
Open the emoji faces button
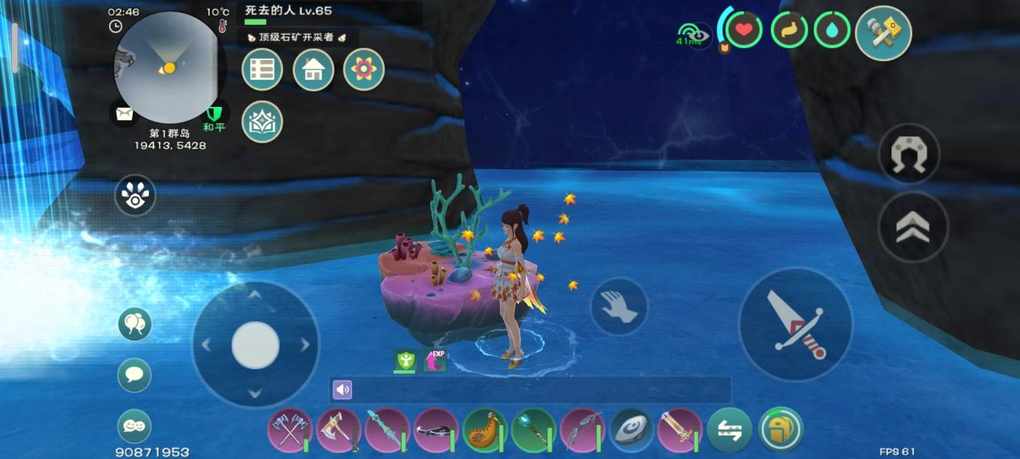pos(135,425)
